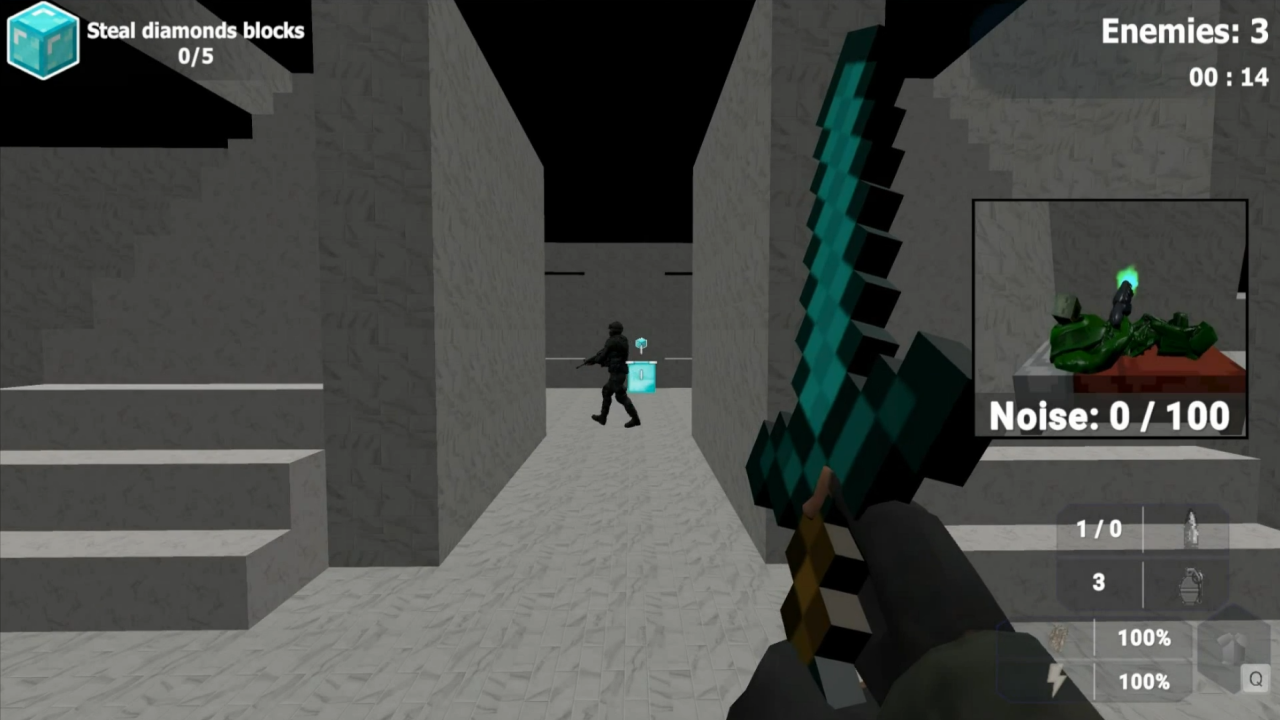Click the diamond block pickup near the enemy
Viewport: 1280px width, 720px height.
[641, 377]
